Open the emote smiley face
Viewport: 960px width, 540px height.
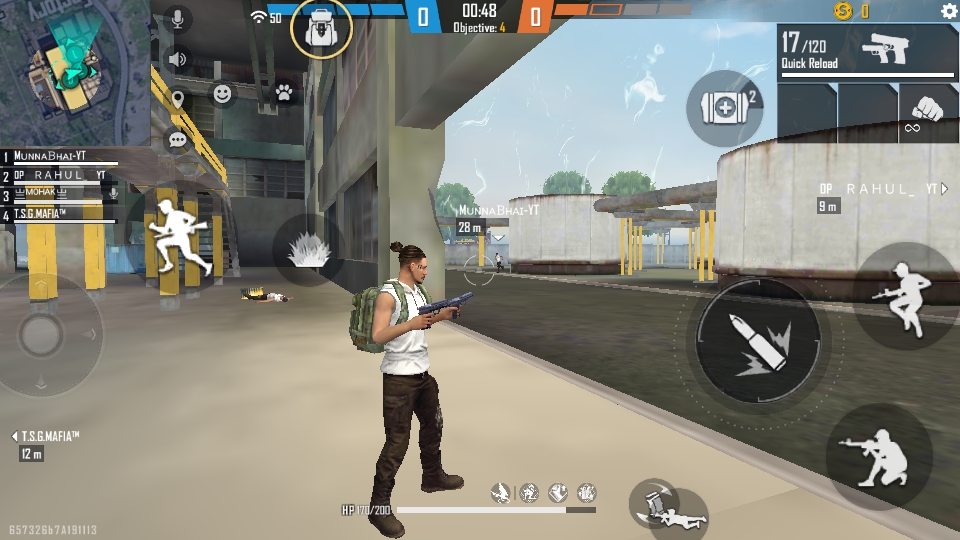click(222, 94)
